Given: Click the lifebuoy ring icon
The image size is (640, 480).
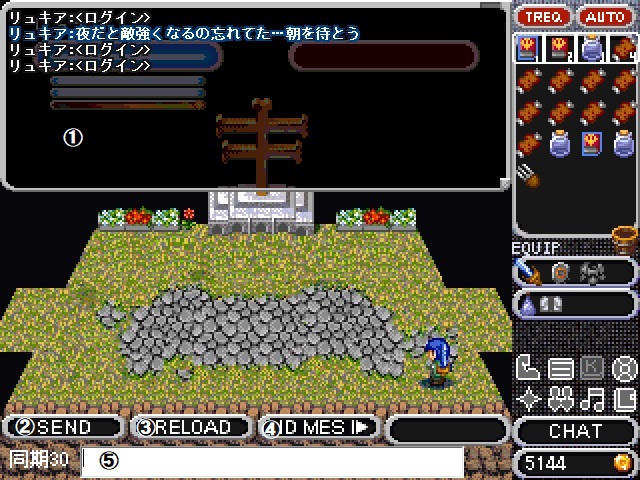Looking at the screenshot, I should tap(623, 369).
